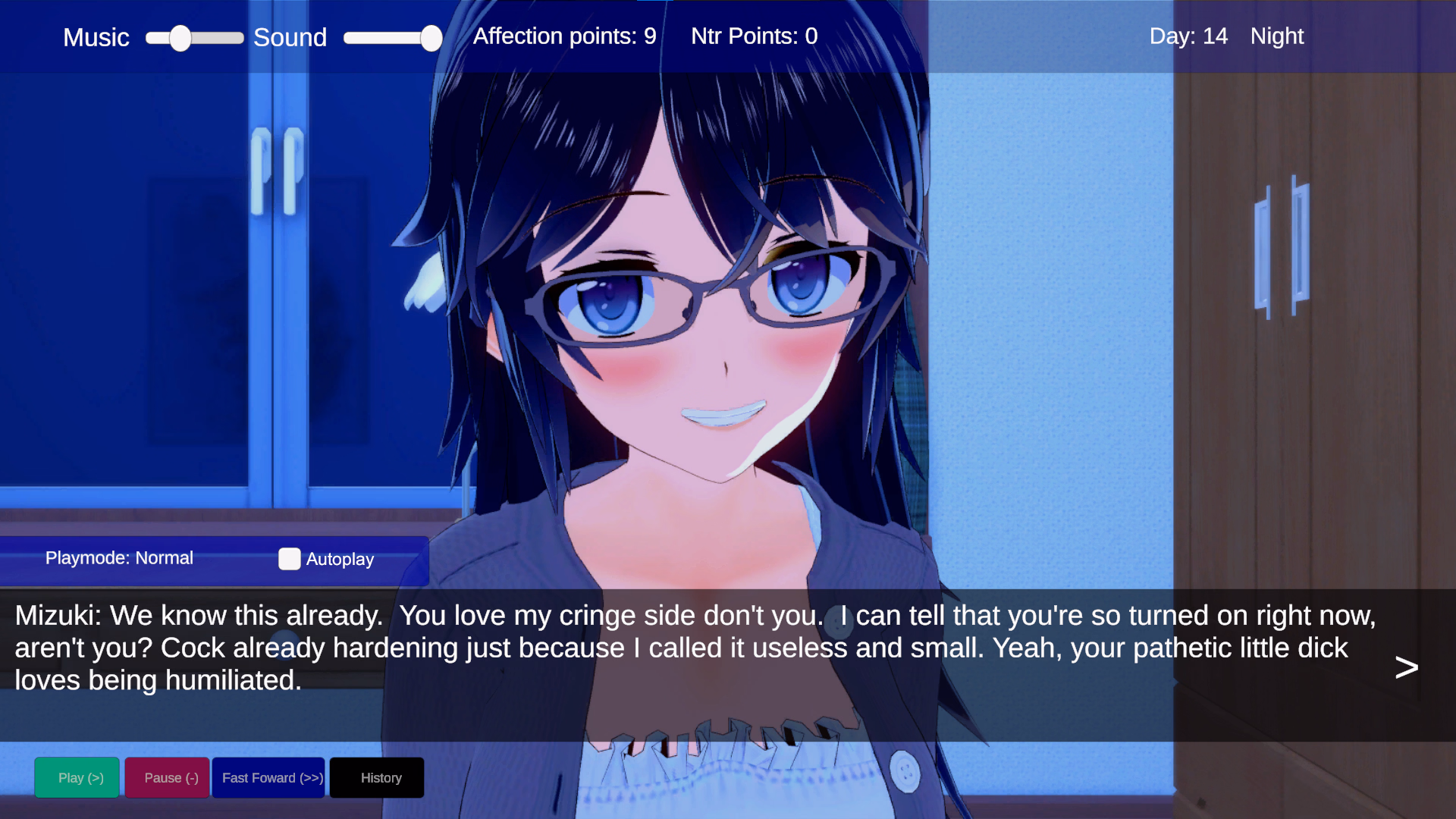The width and height of the screenshot is (1456, 819).
Task: Click the Sound volume slider
Action: [392, 38]
